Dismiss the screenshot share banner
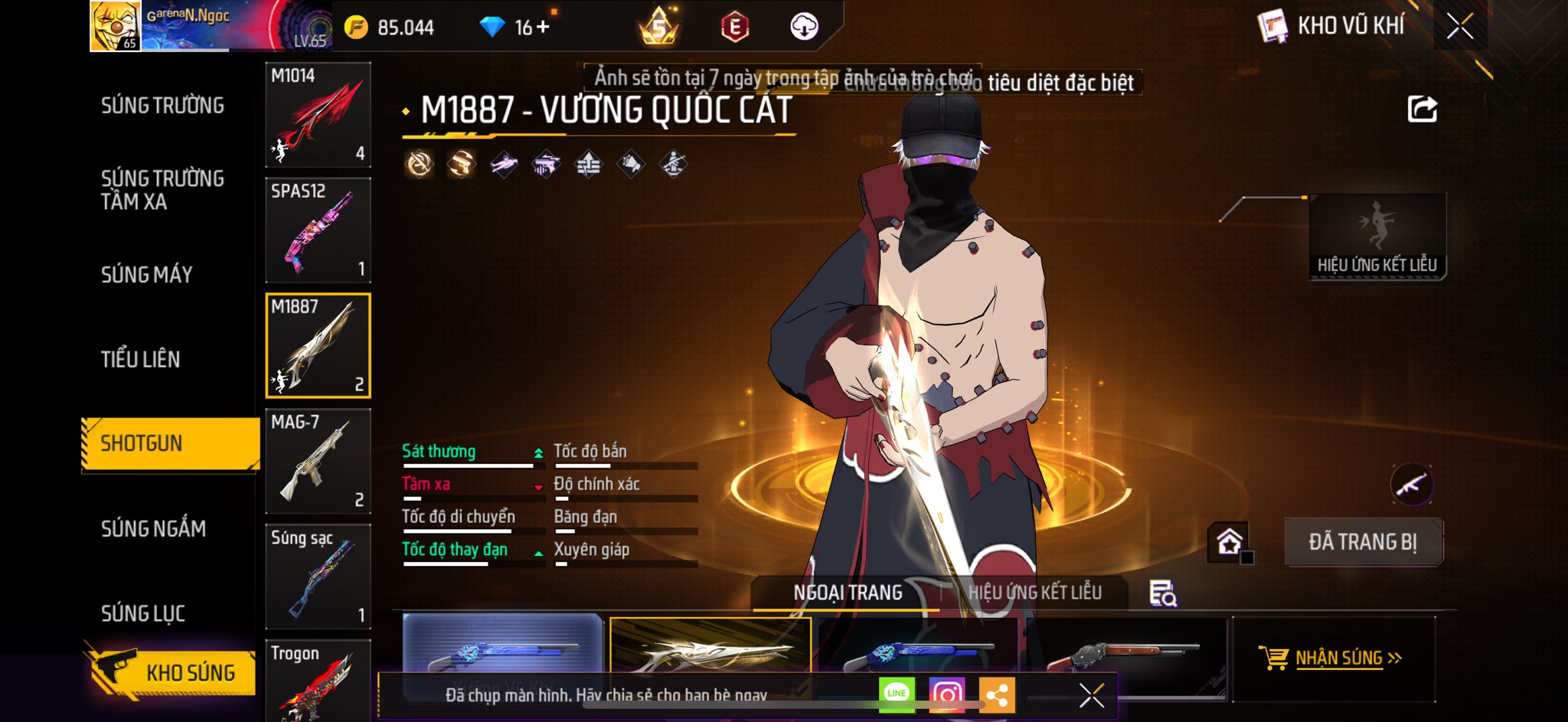 point(1091,695)
